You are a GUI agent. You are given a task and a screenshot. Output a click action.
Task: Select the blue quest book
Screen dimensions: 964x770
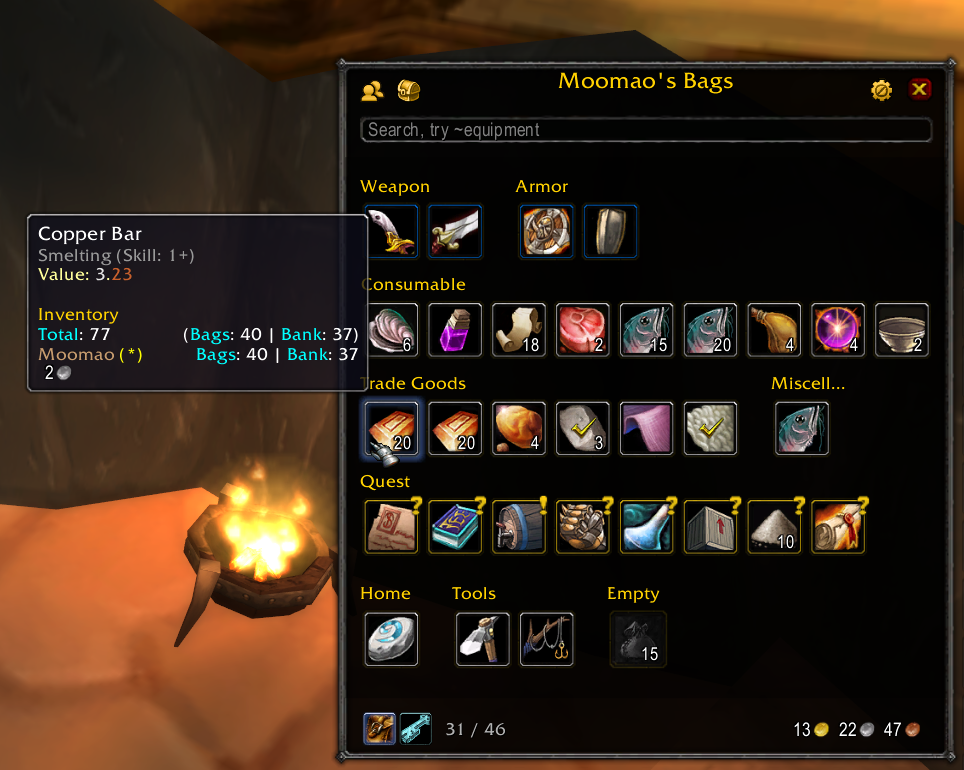455,527
